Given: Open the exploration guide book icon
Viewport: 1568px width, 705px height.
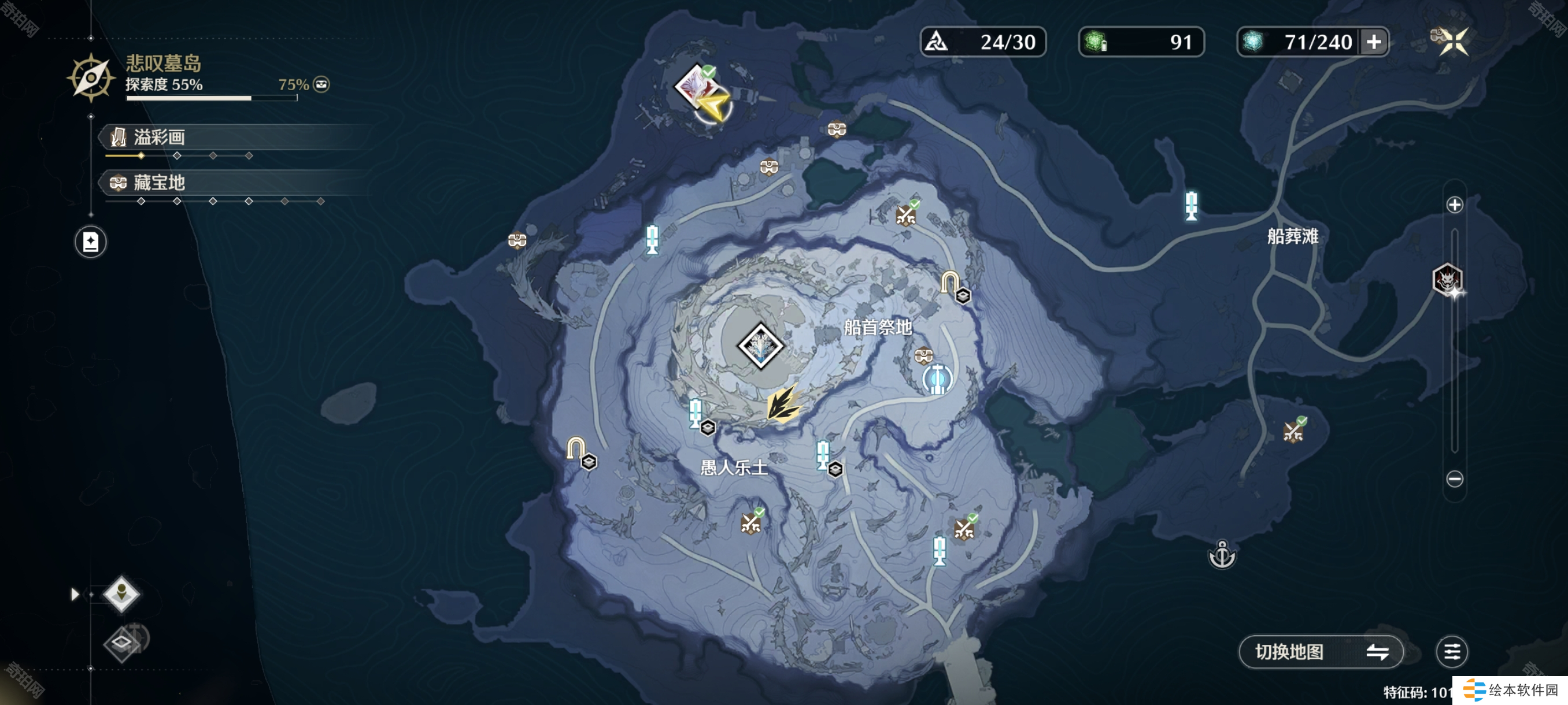Looking at the screenshot, I should click(x=91, y=242).
